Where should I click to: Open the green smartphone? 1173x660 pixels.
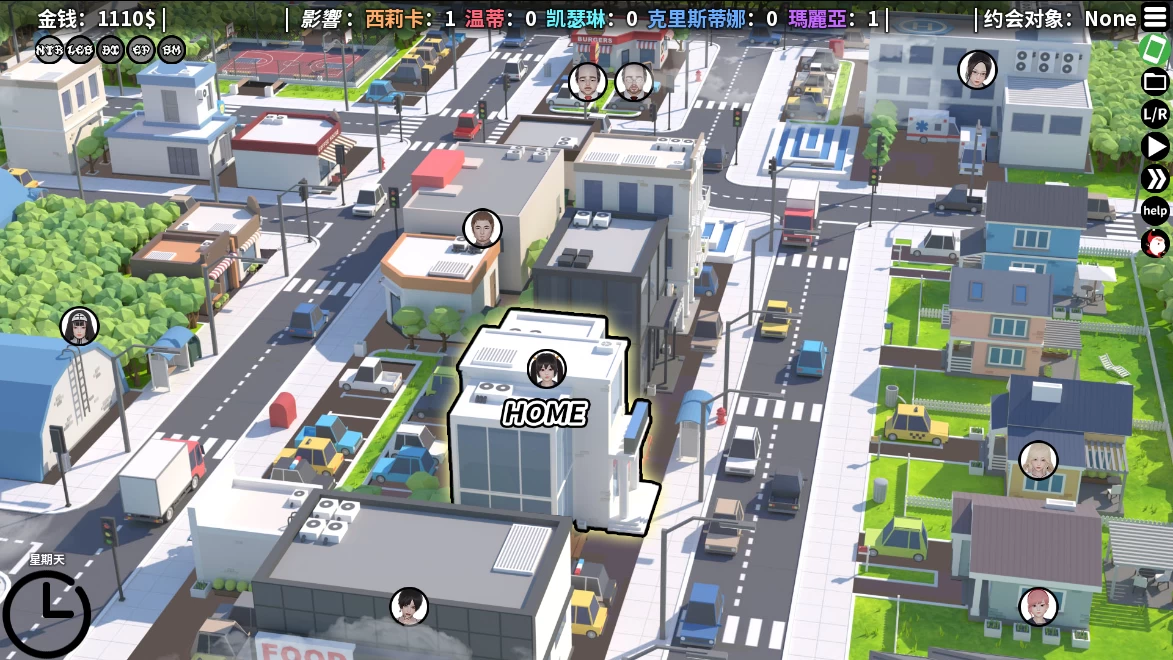1155,49
